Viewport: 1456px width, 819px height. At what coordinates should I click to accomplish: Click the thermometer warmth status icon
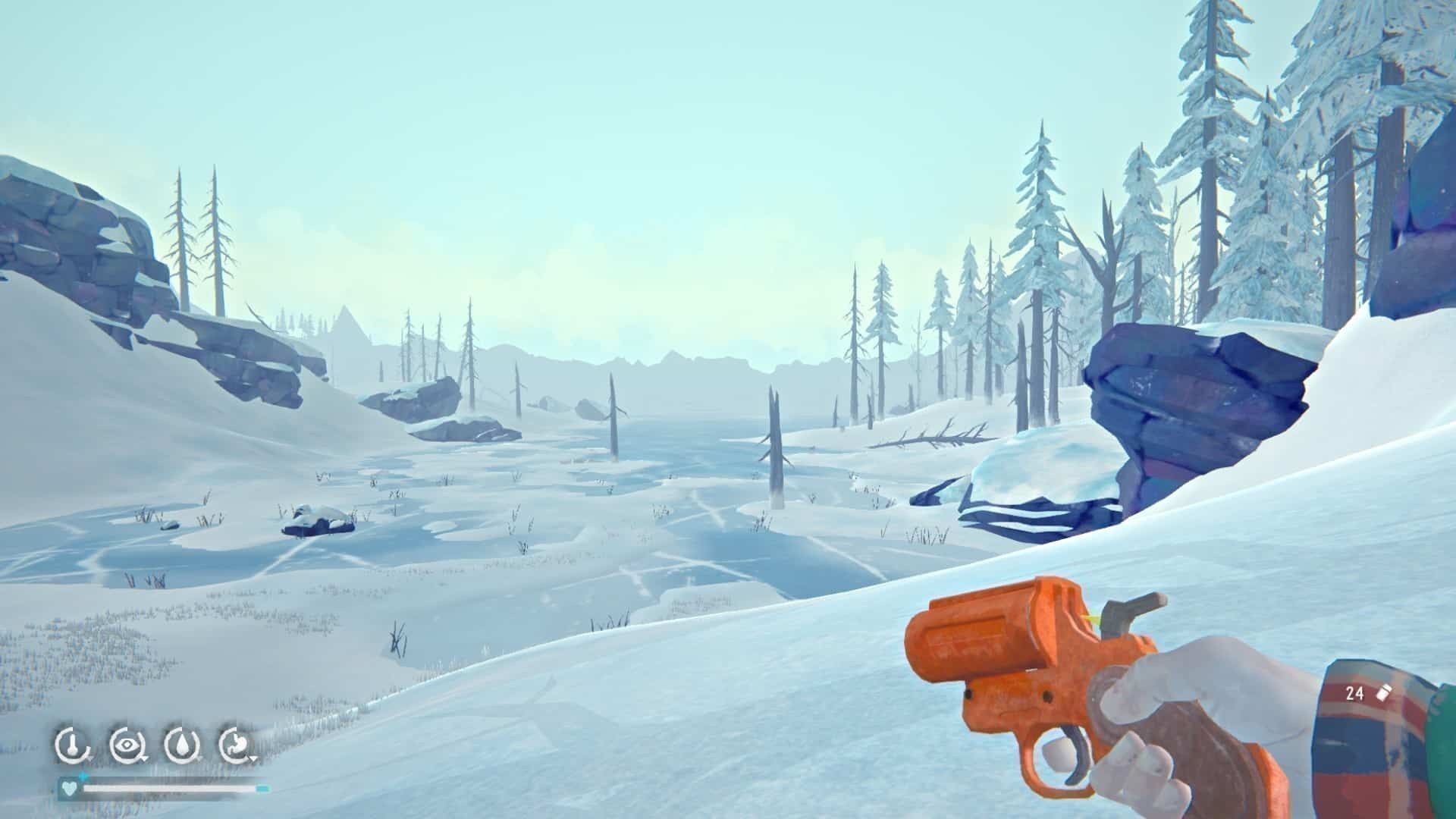click(x=71, y=745)
